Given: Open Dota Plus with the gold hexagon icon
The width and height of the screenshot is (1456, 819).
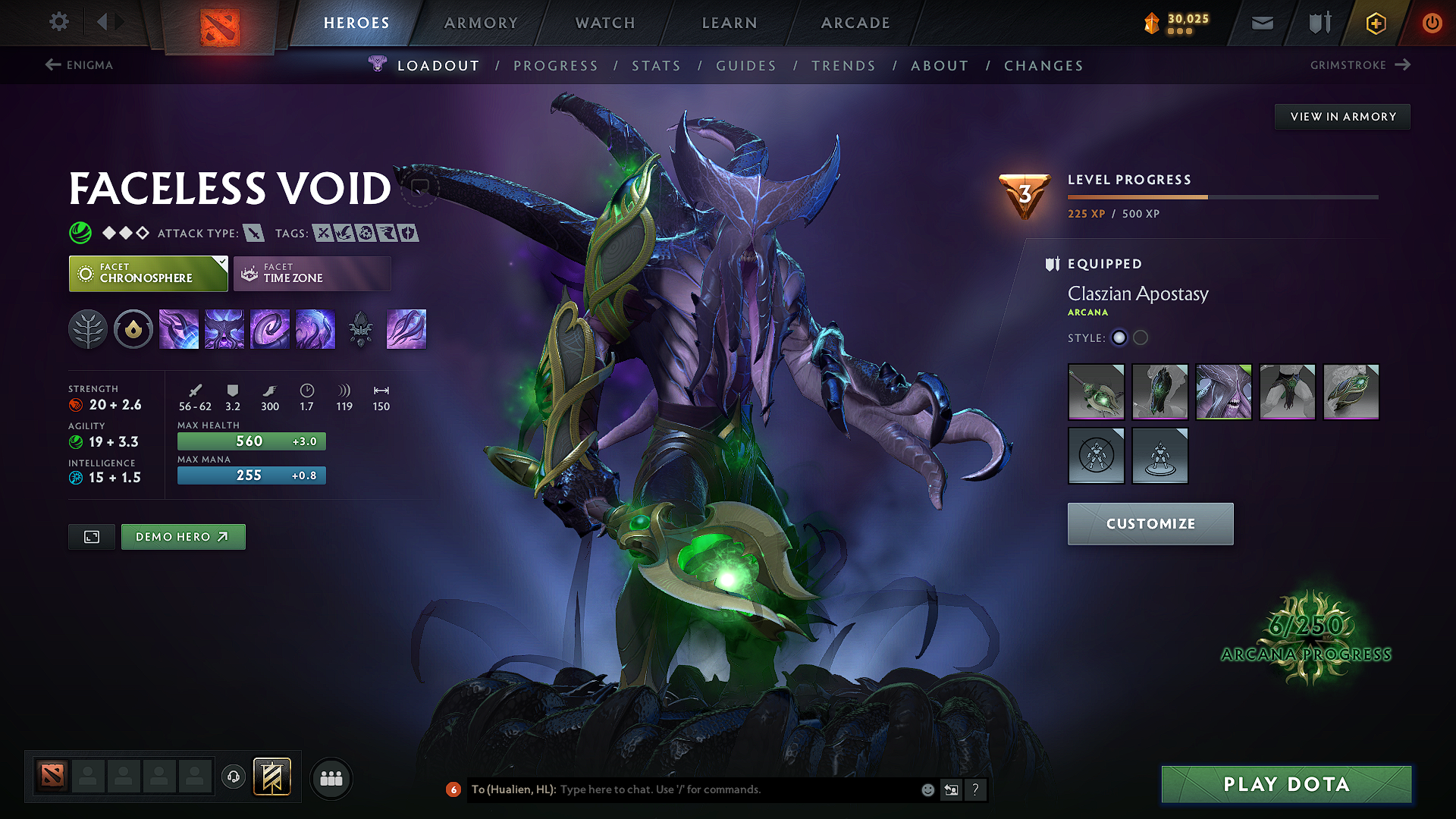Looking at the screenshot, I should [1375, 23].
